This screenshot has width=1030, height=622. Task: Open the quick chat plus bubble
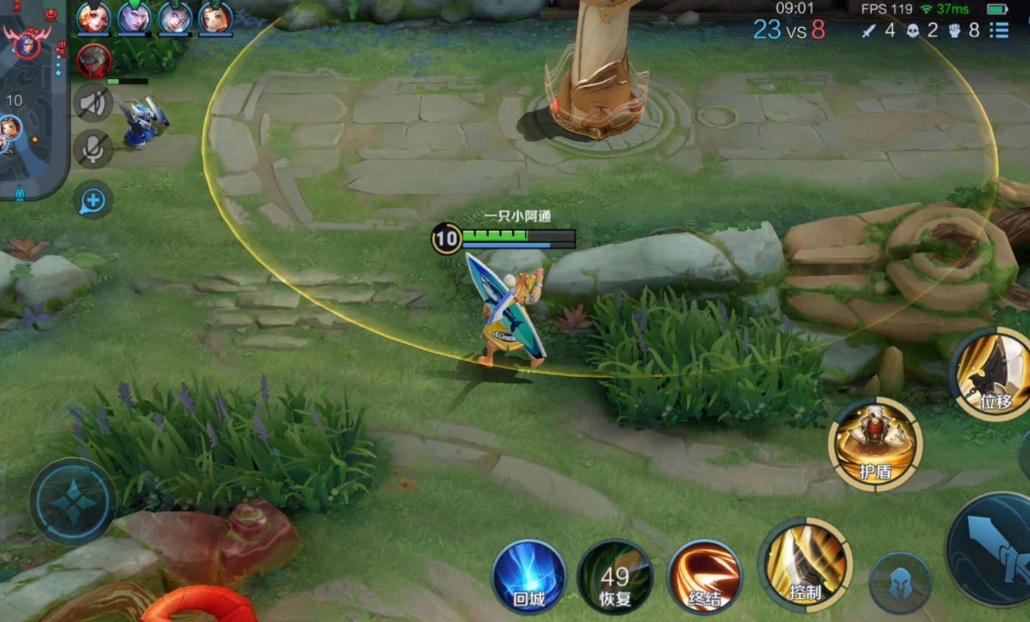coord(92,200)
